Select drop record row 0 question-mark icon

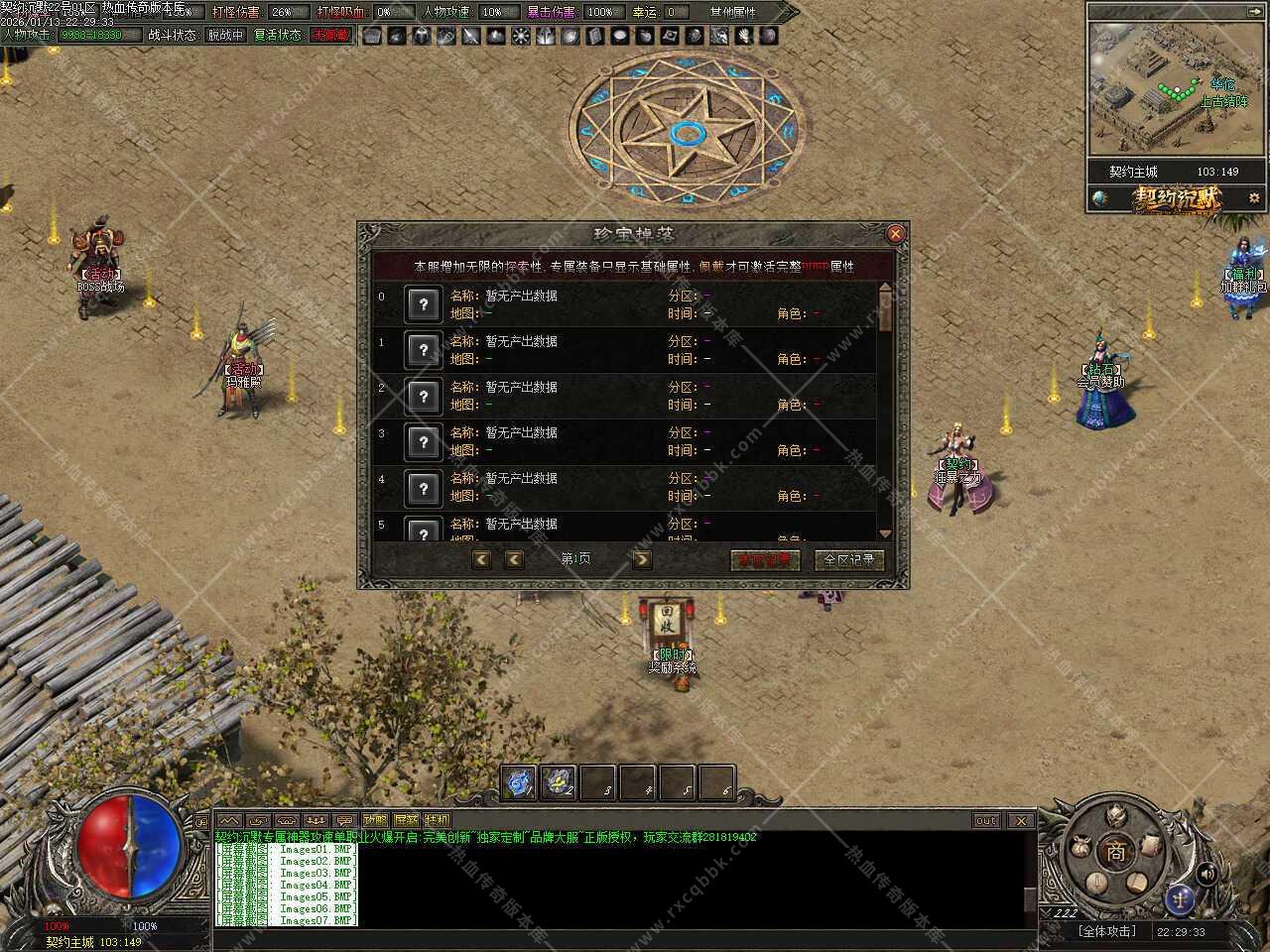[x=424, y=304]
